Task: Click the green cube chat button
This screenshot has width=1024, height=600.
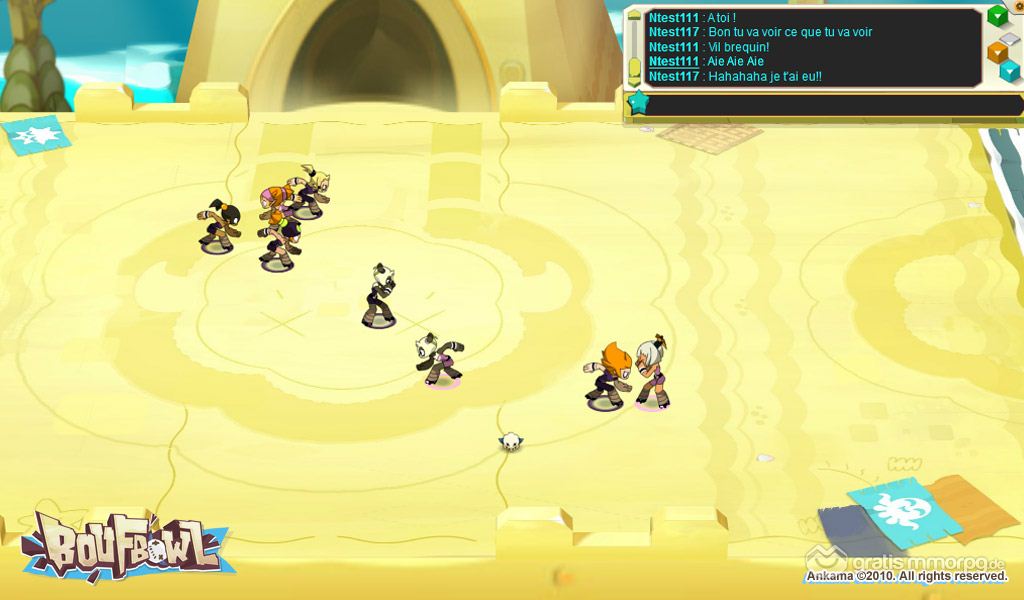Action: coord(997,16)
